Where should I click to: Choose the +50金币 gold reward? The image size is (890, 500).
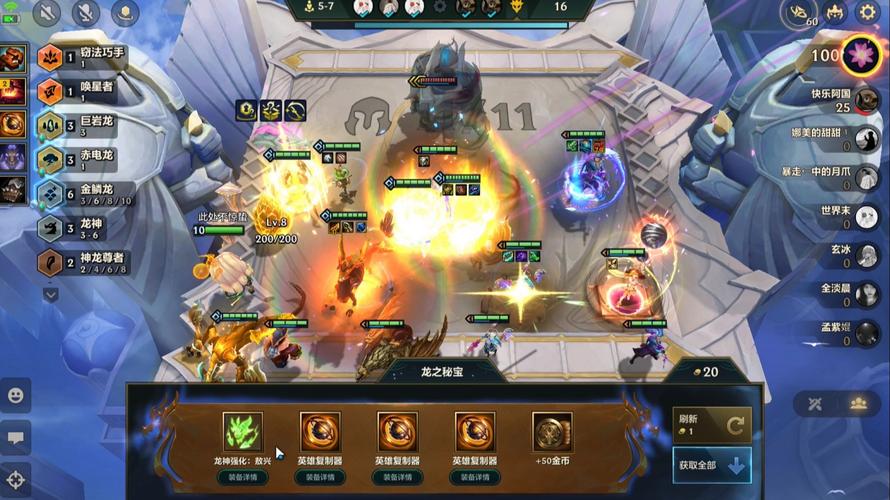point(552,432)
